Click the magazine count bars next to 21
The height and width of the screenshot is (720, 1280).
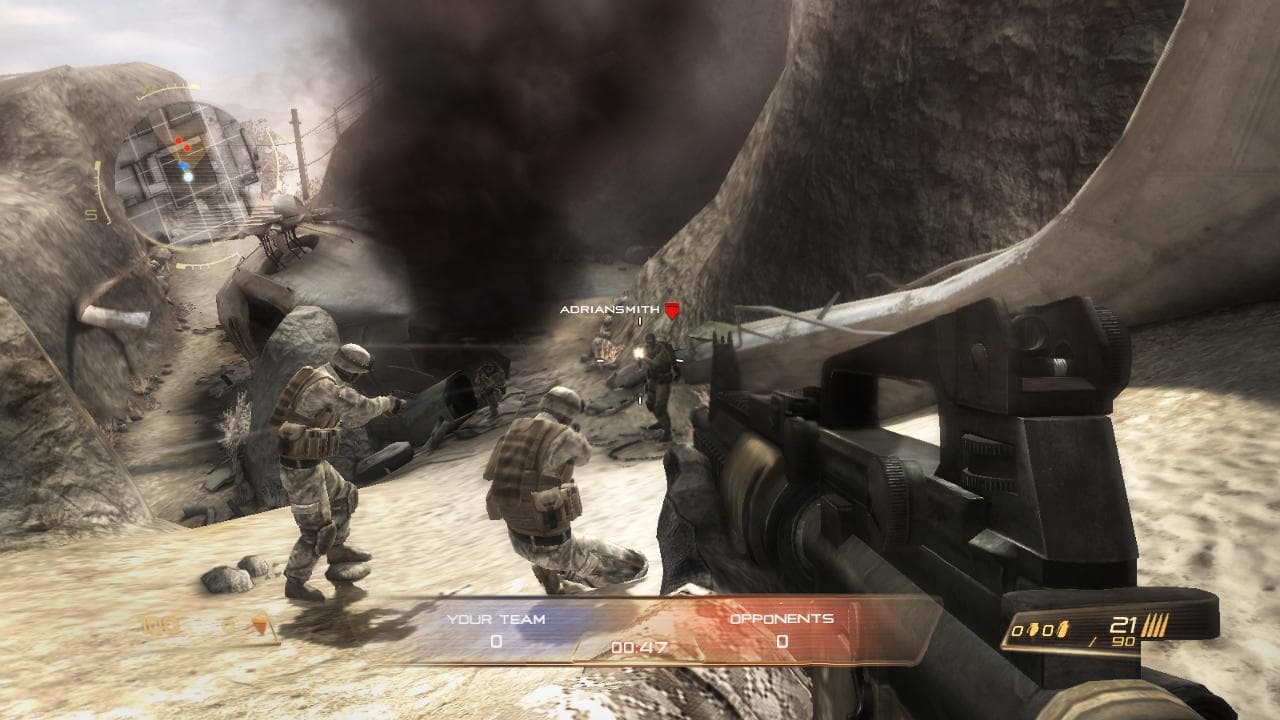1155,625
